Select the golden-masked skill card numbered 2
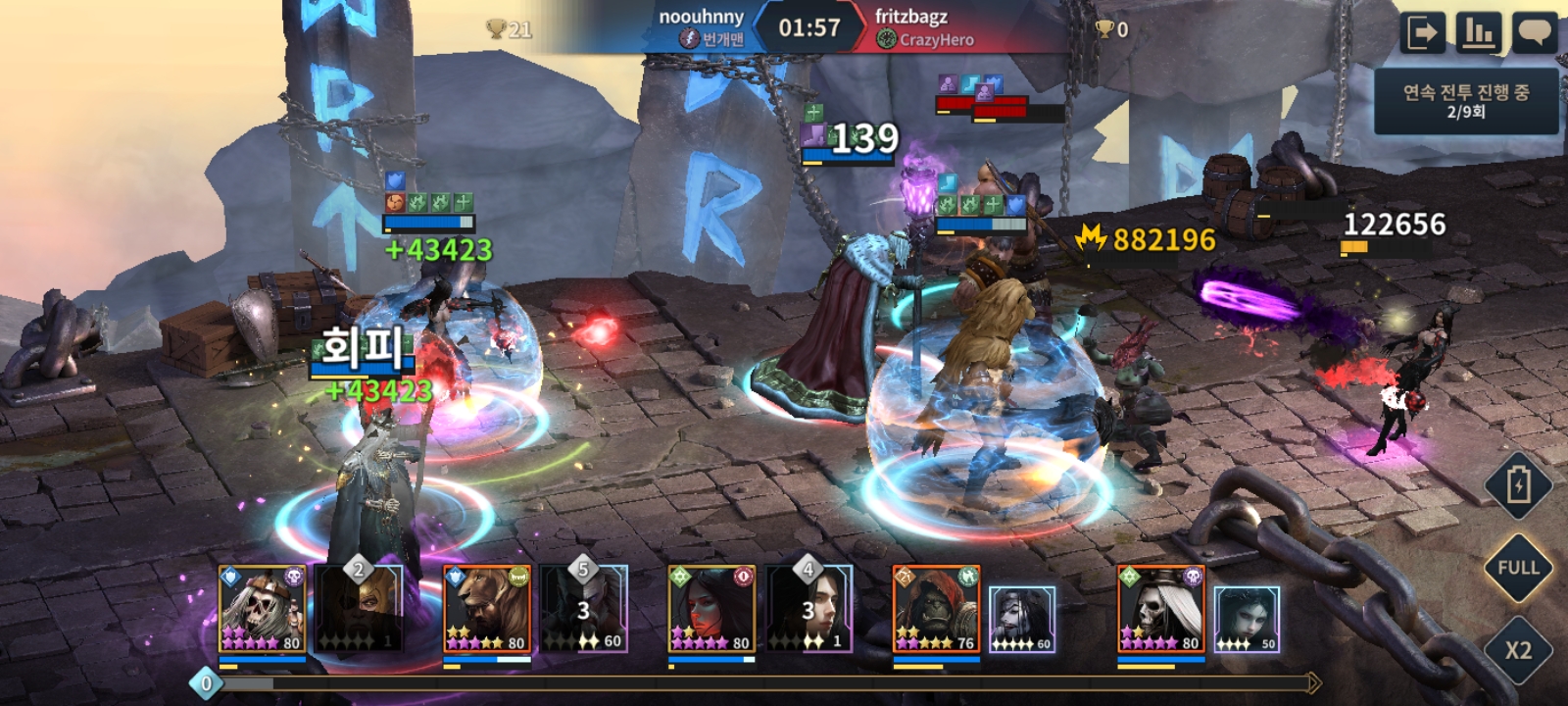Screen dimensions: 1568x706 pyautogui.click(x=359, y=610)
